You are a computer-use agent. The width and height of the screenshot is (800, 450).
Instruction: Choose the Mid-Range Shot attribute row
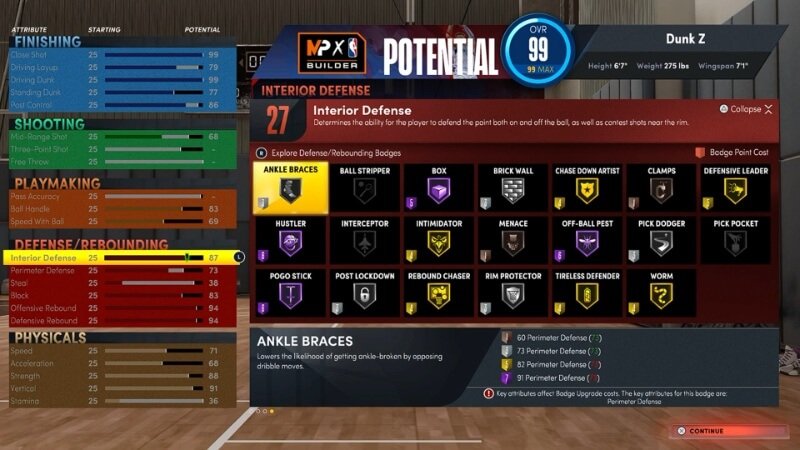120,137
